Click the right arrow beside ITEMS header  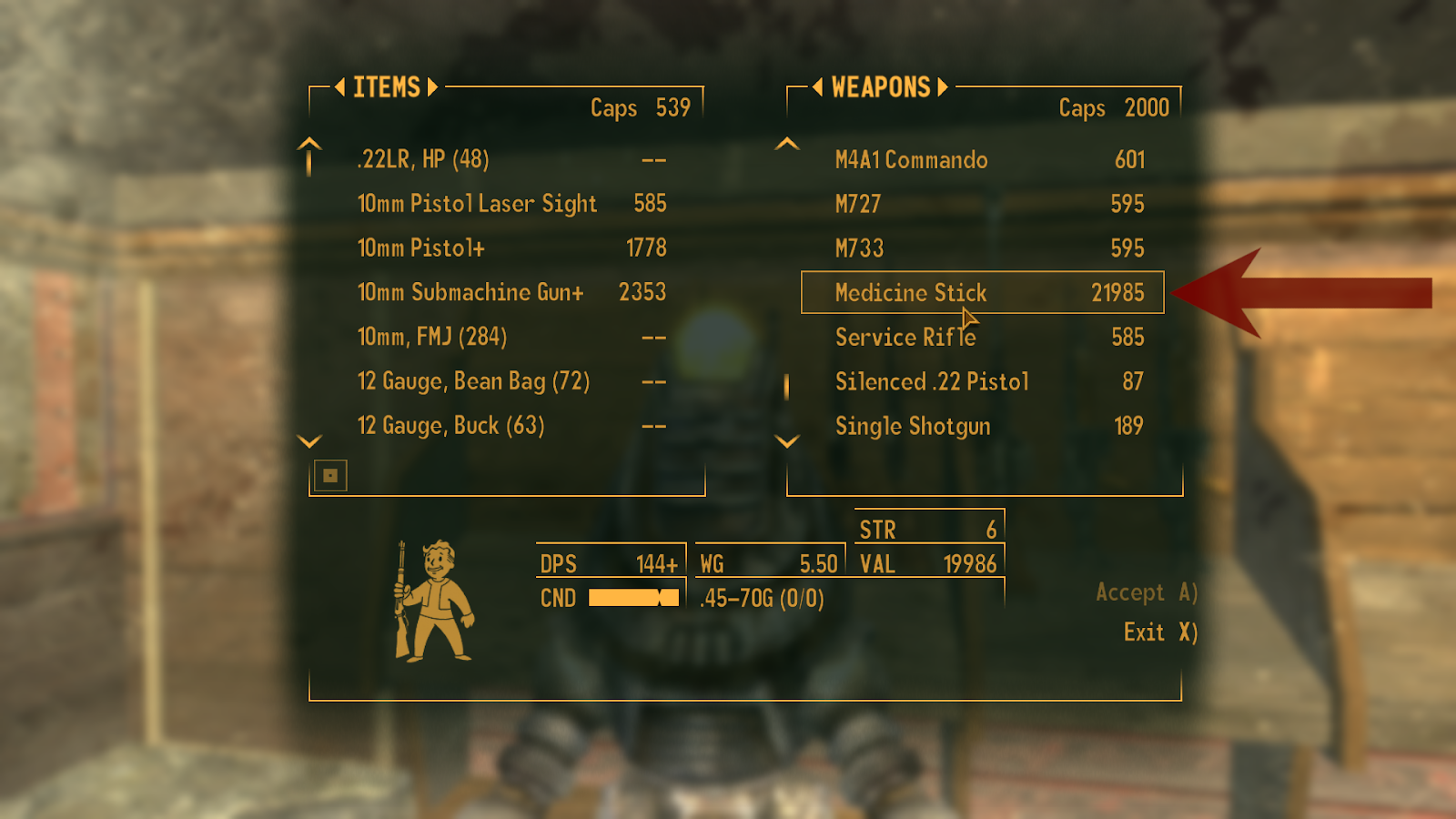433,87
